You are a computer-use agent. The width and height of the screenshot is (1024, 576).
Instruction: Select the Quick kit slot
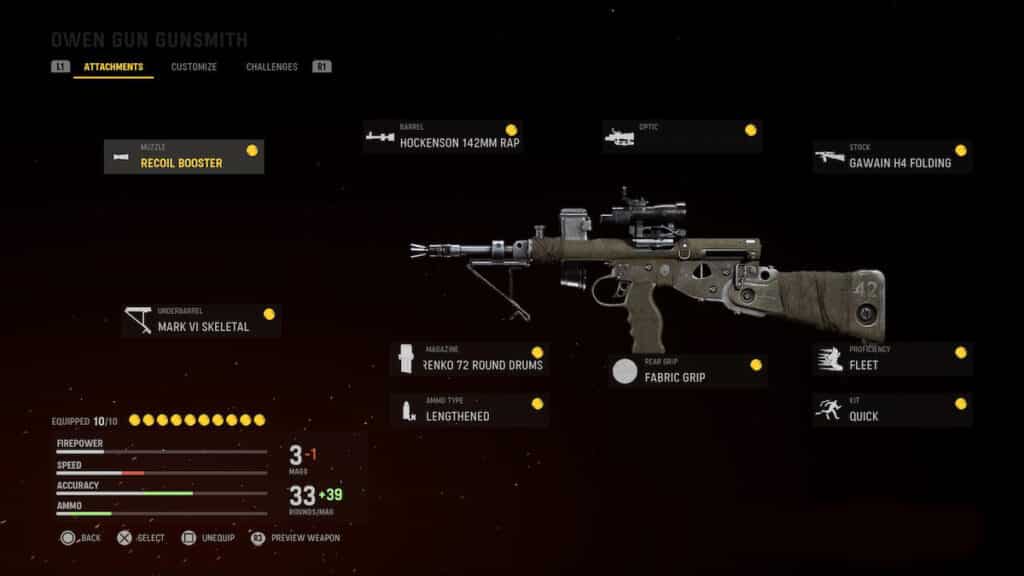892,410
